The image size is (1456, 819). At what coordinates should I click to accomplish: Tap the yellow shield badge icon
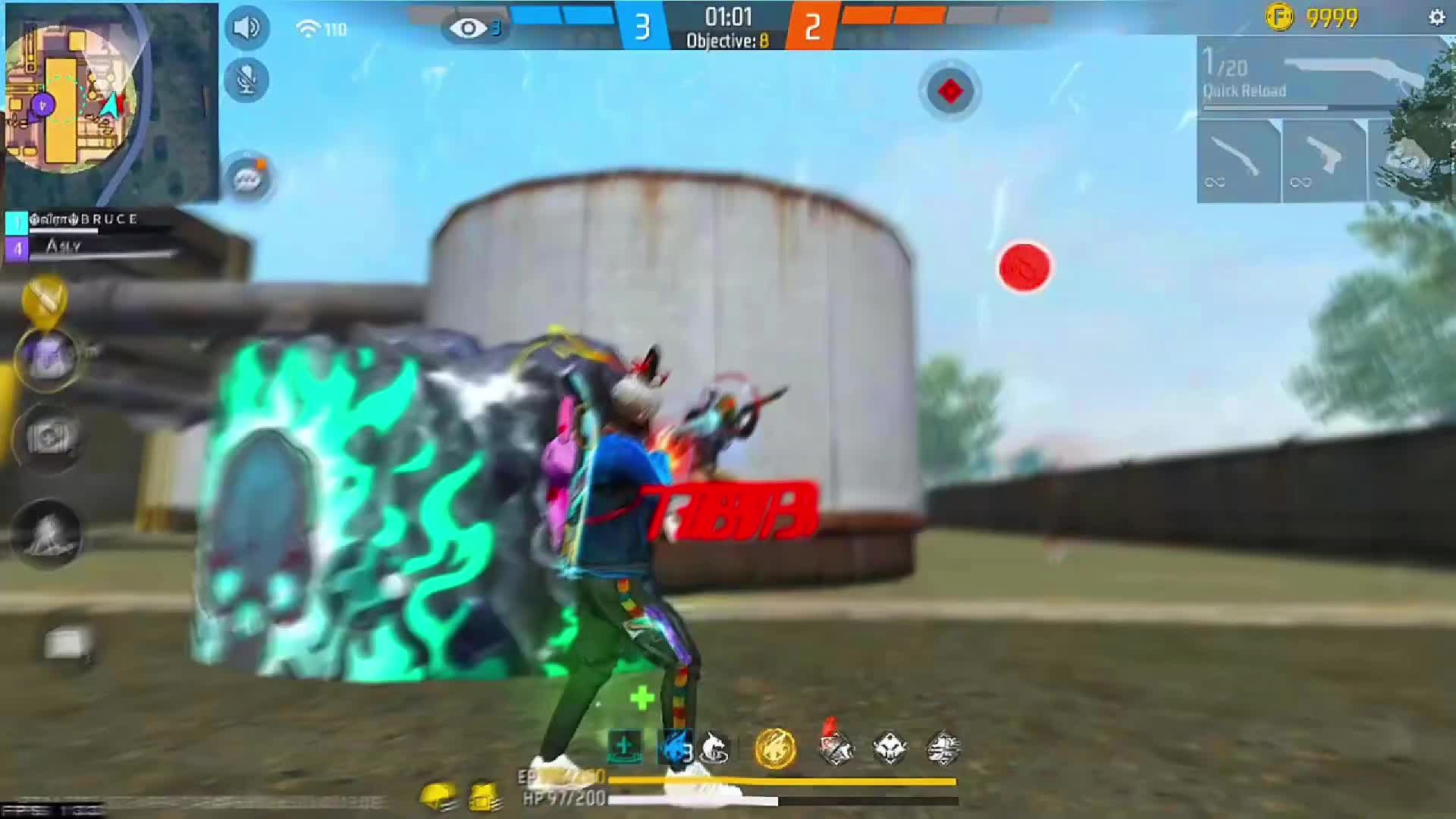45,298
